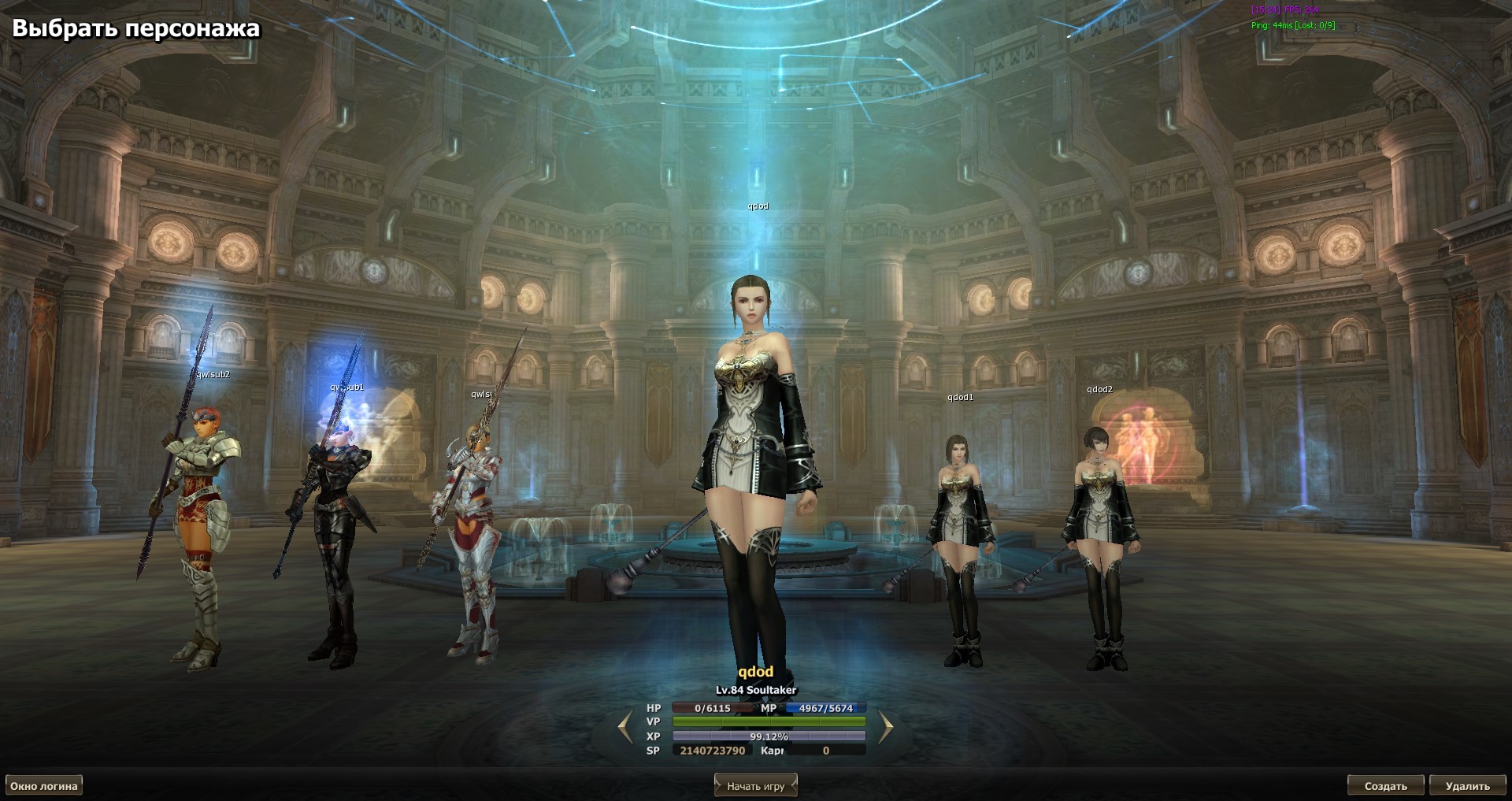Switch to next character with right arrow
This screenshot has height=801, width=1512.
point(885,727)
